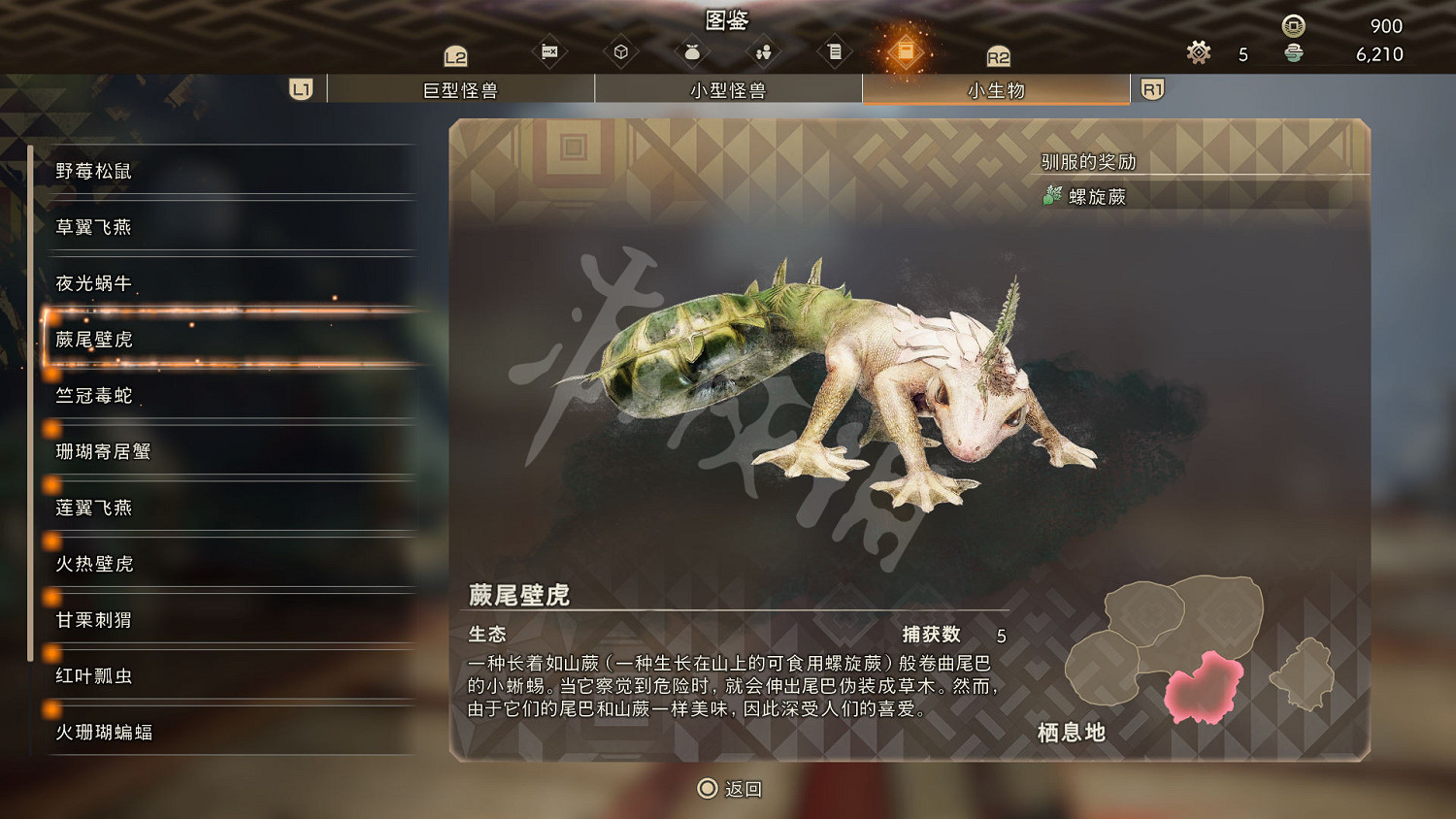
Task: Click the circle icon next to 返回
Action: 706,789
